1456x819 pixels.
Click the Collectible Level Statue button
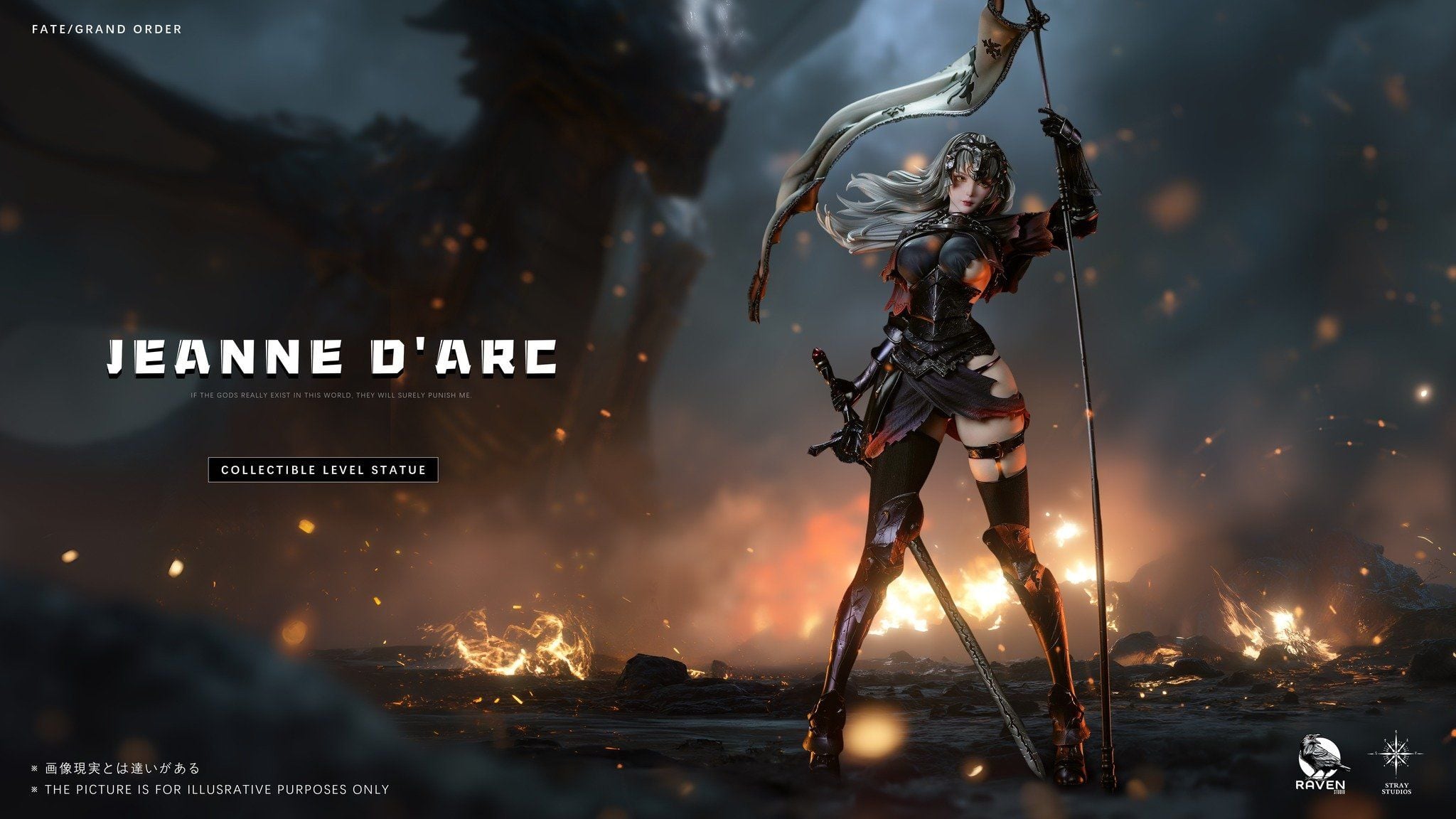pyautogui.click(x=323, y=470)
